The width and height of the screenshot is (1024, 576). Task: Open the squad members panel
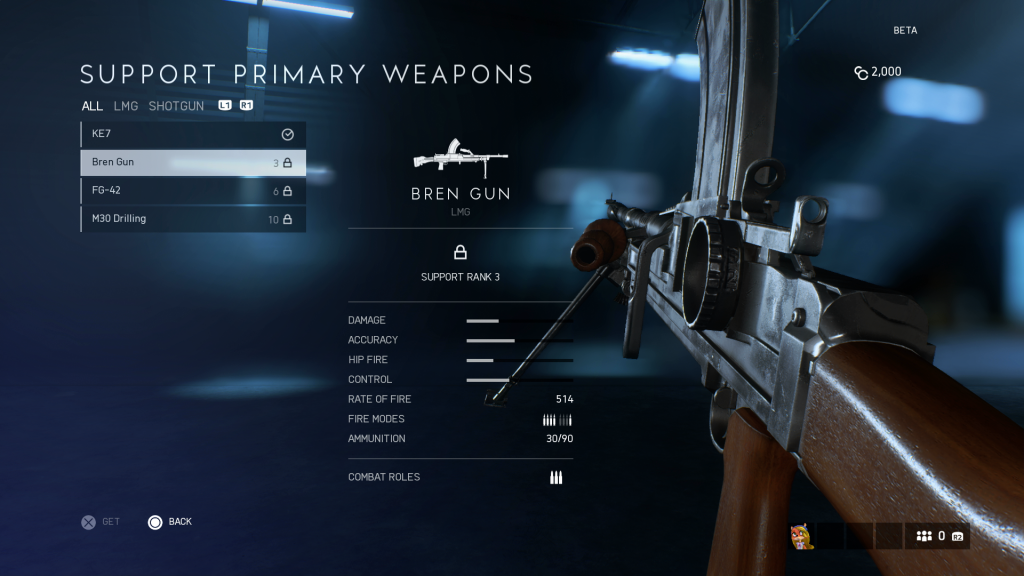point(938,536)
